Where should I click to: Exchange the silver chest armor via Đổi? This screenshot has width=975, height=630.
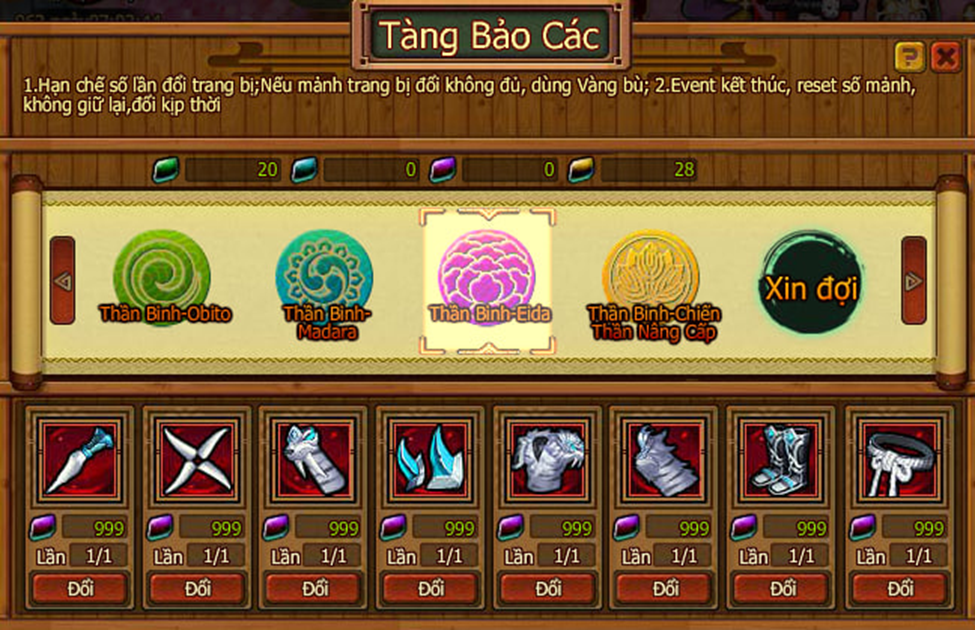tap(548, 588)
